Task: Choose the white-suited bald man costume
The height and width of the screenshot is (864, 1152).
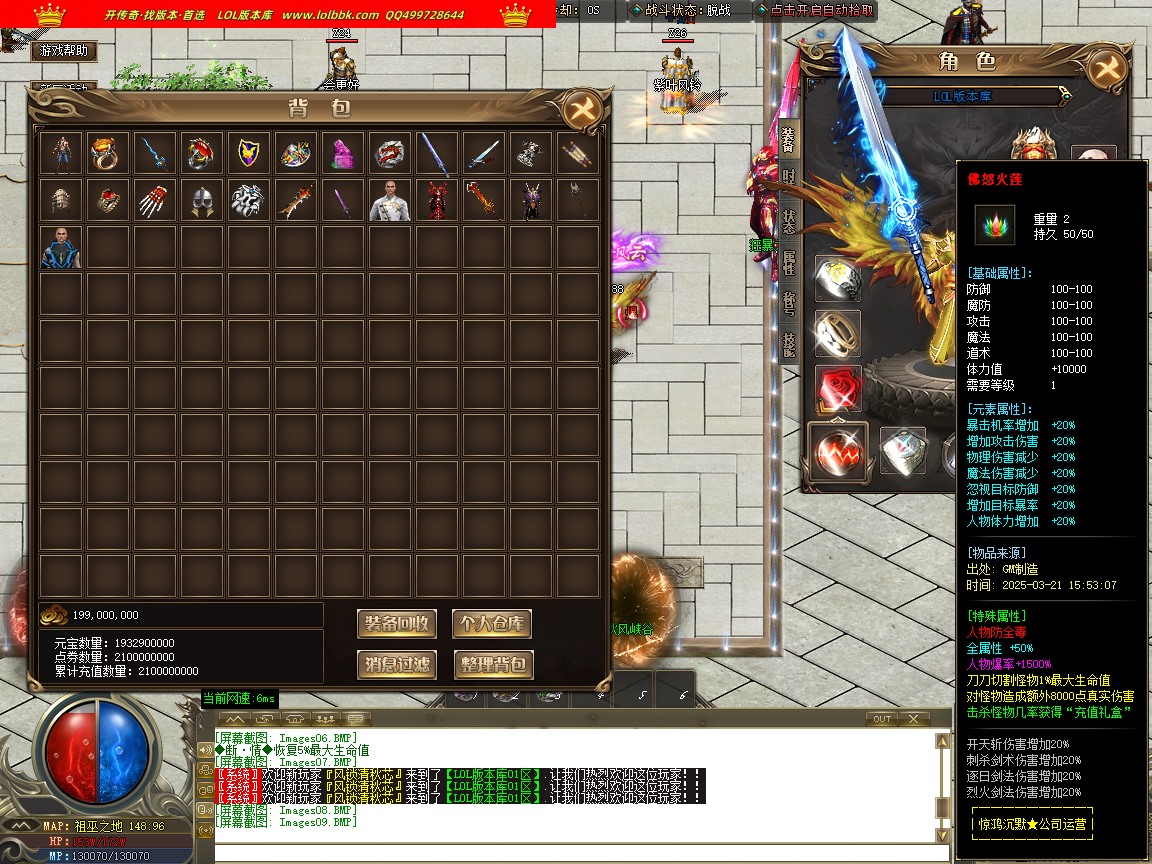Action: click(x=389, y=201)
